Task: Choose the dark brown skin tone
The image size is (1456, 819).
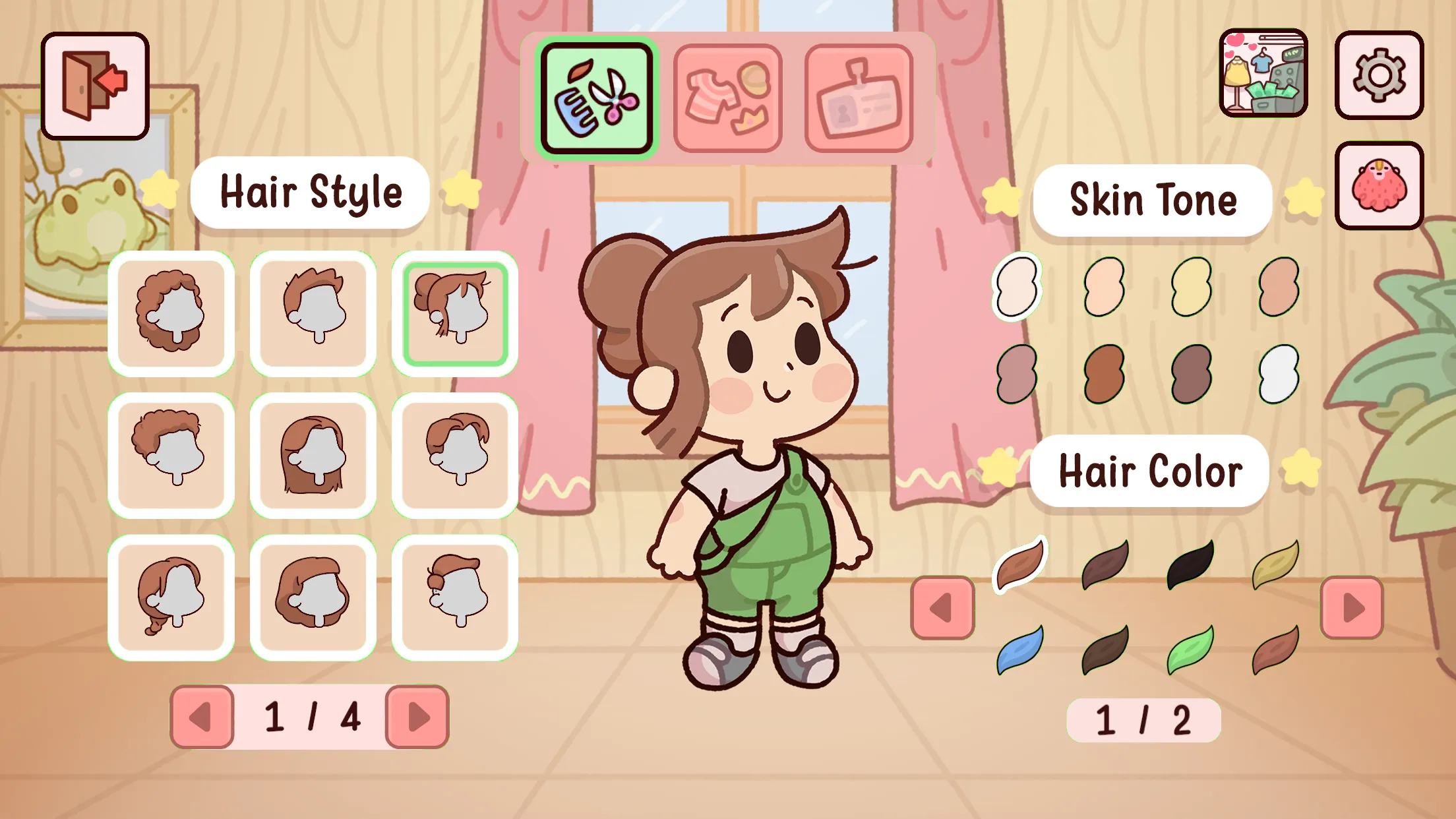Action: [x=1105, y=374]
